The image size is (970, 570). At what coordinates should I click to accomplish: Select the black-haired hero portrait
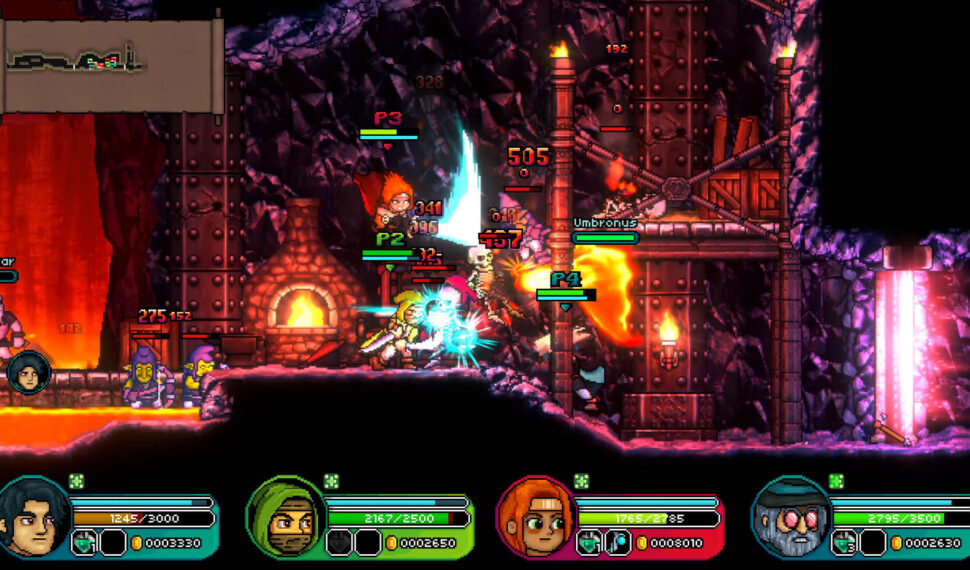point(33,516)
